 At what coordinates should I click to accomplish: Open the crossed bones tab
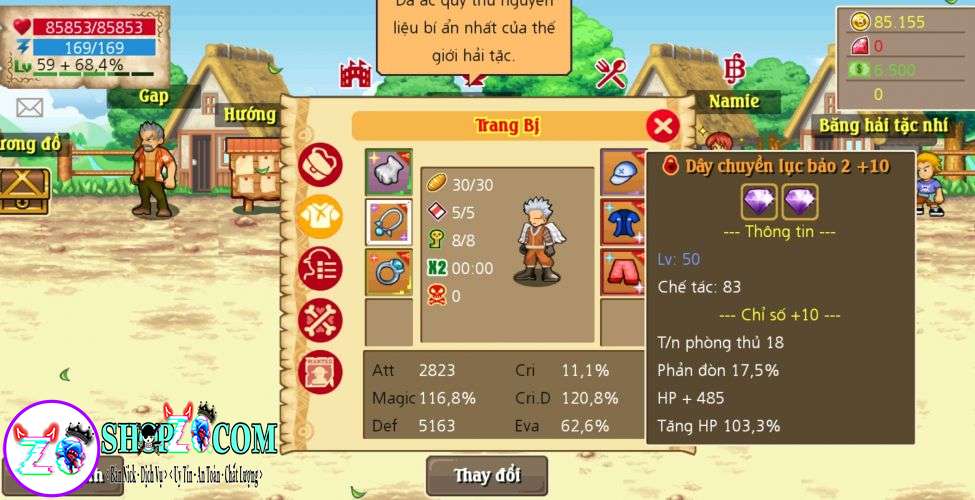320,320
